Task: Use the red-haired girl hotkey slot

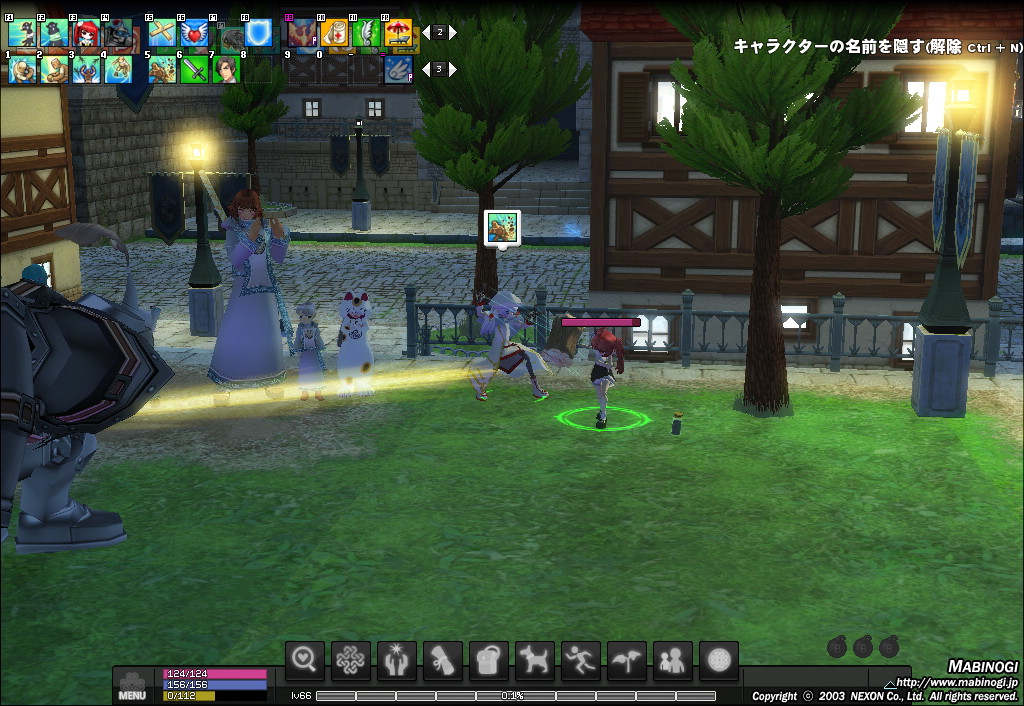Action: [x=85, y=34]
